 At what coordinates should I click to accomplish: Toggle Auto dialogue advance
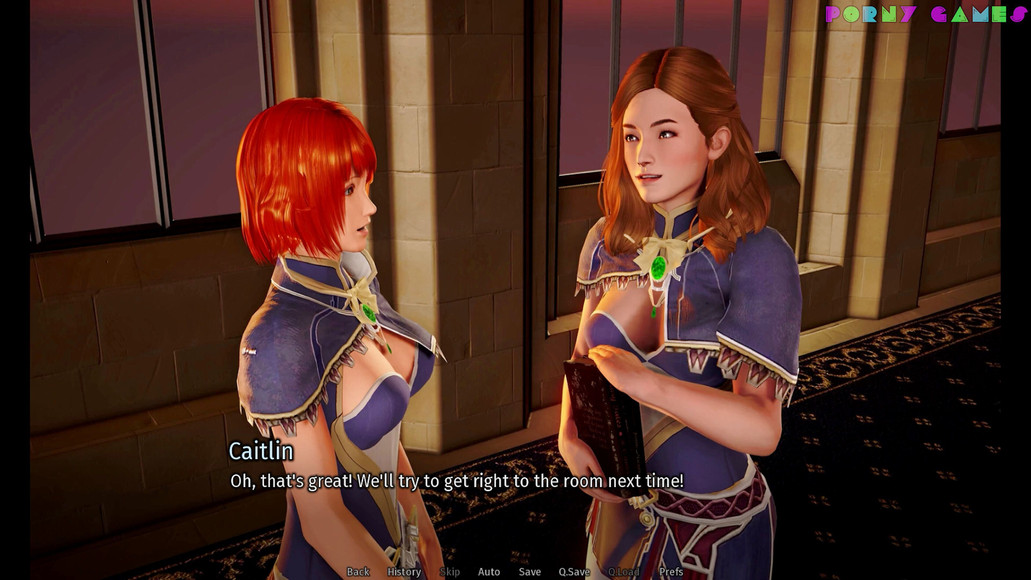tap(489, 572)
